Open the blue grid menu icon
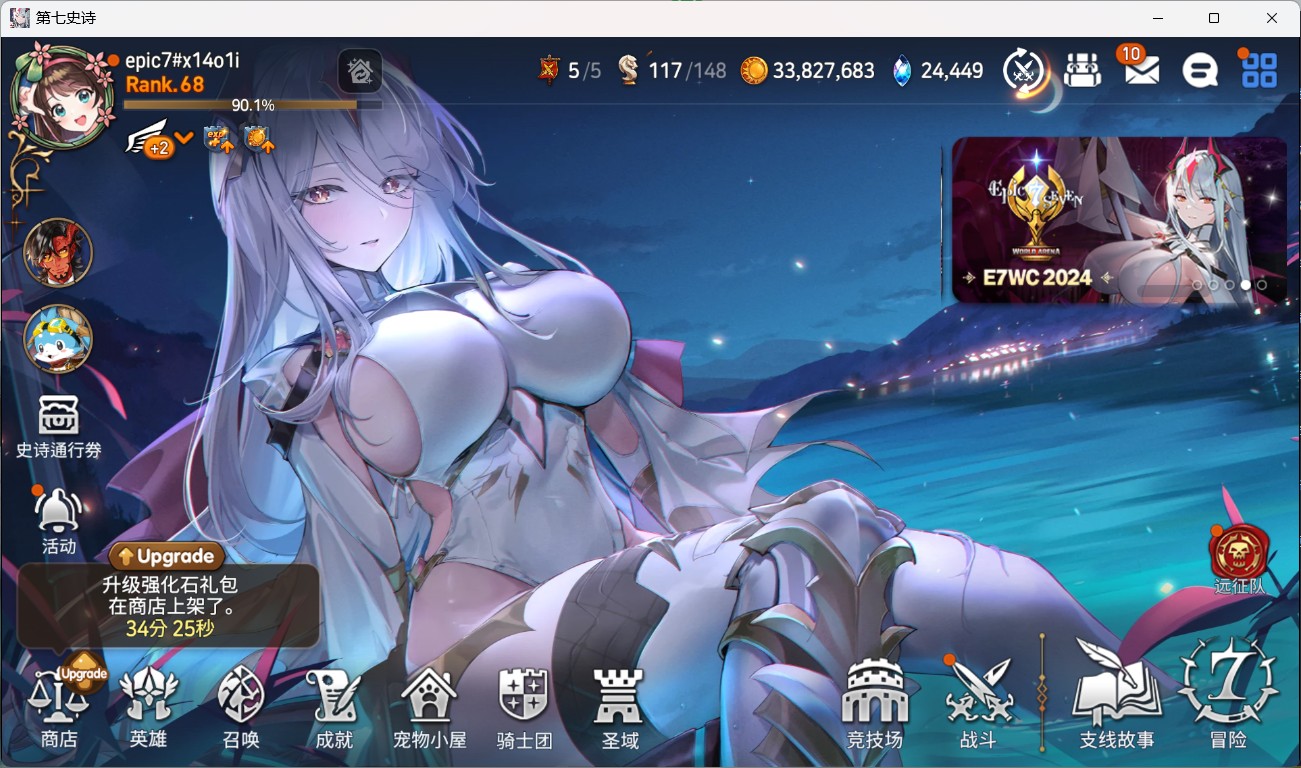 click(x=1259, y=70)
